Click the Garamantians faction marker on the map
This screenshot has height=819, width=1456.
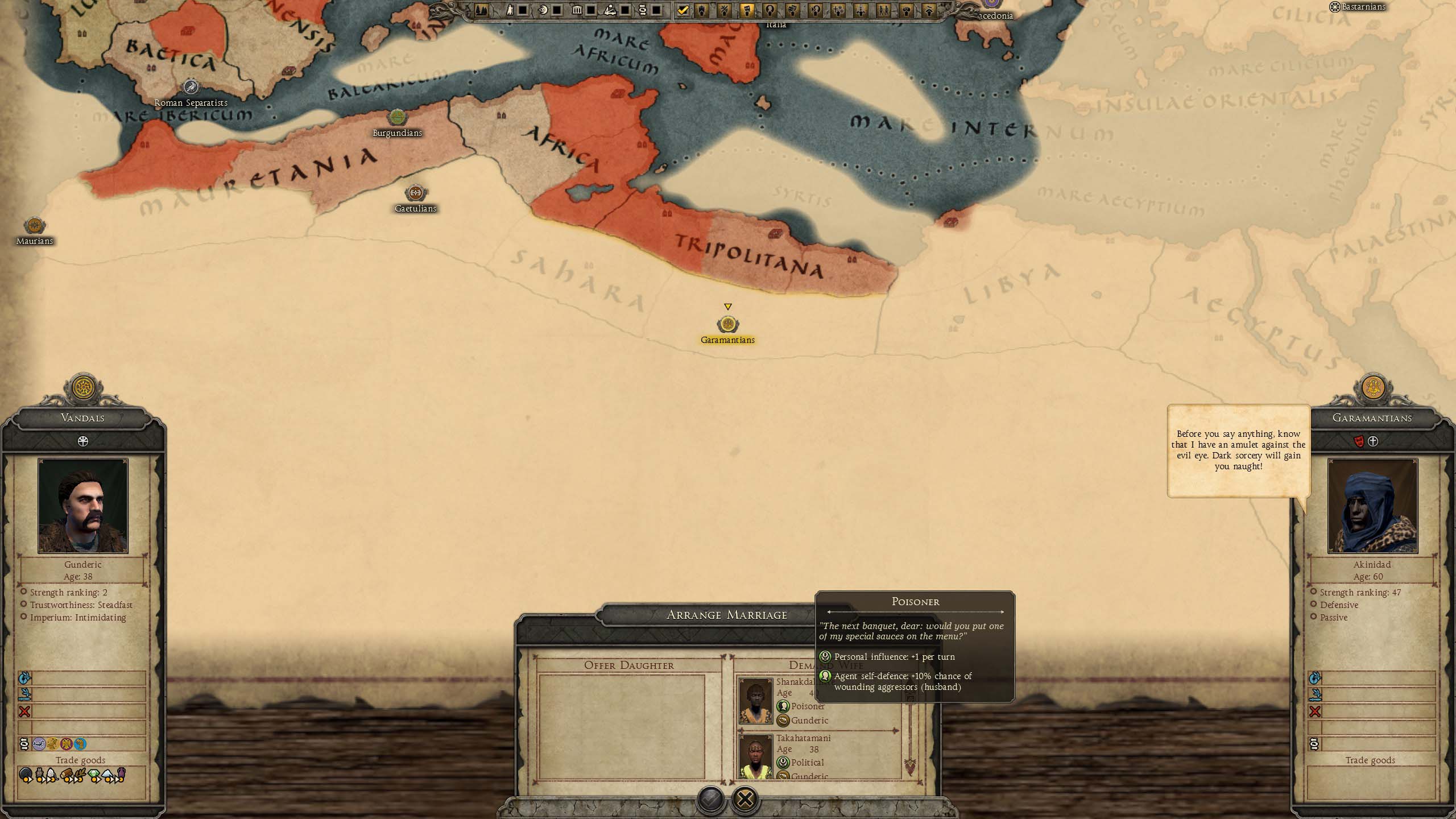[x=727, y=325]
